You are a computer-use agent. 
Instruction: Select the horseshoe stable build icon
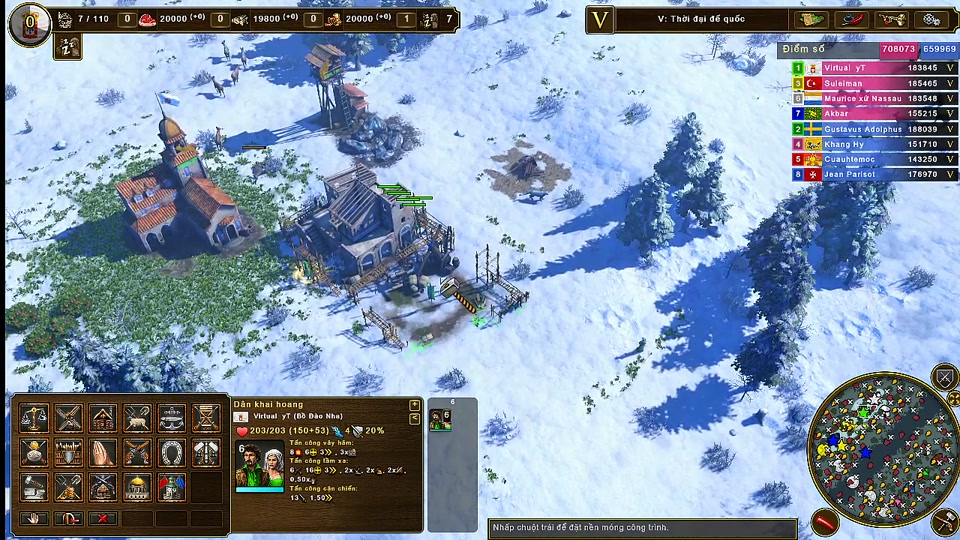(171, 452)
